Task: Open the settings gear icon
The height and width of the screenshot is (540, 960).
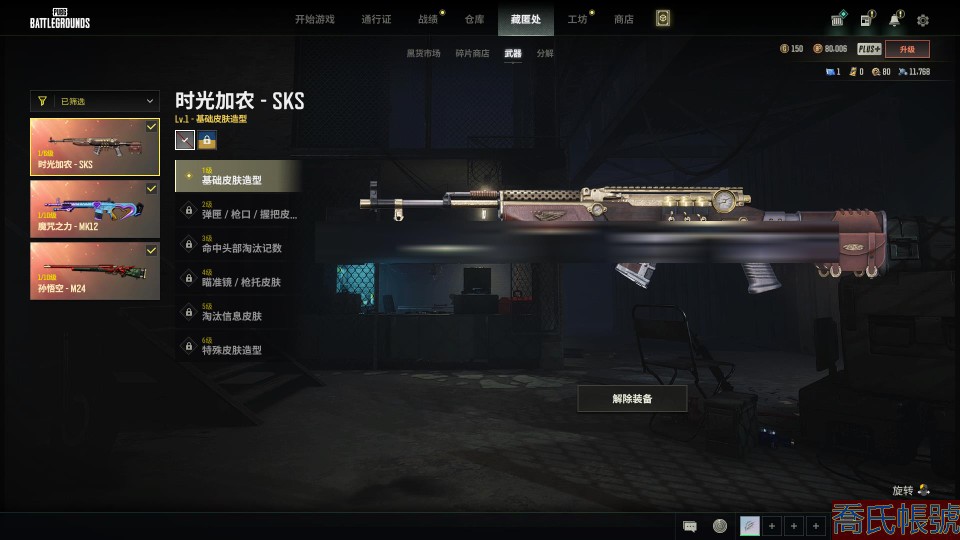Action: click(923, 20)
